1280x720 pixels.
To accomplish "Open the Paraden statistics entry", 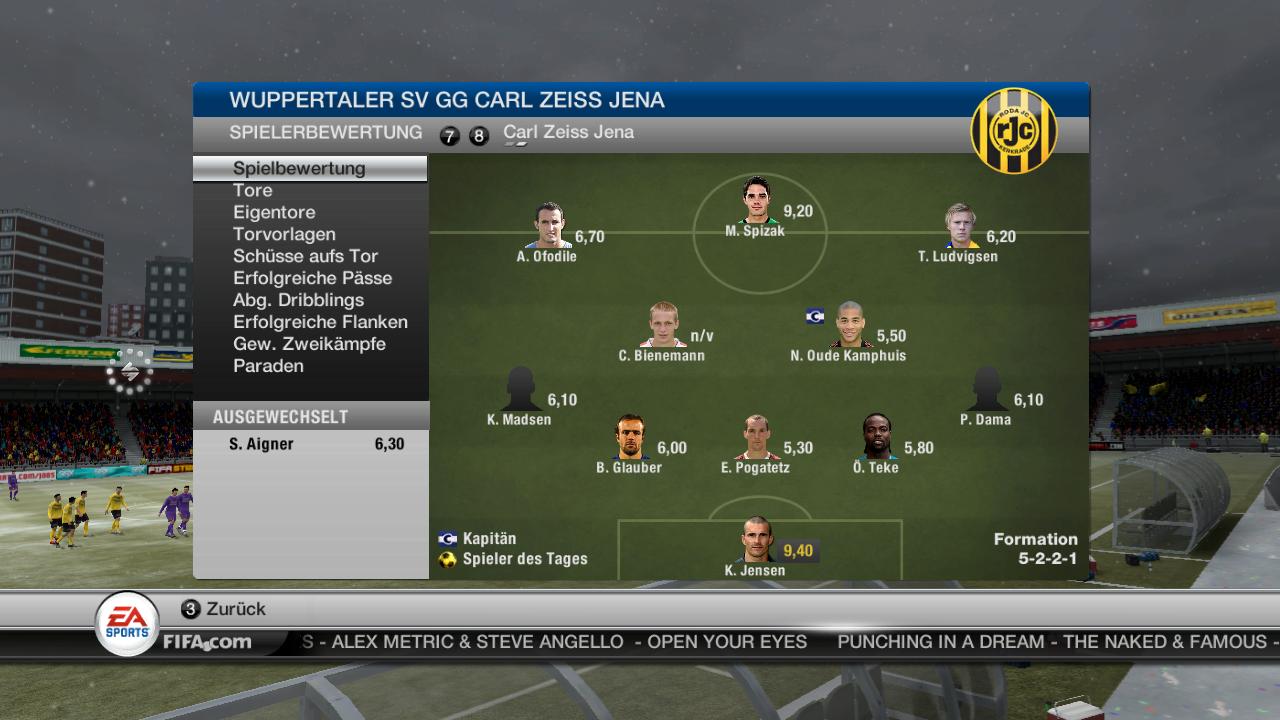I will tap(268, 366).
